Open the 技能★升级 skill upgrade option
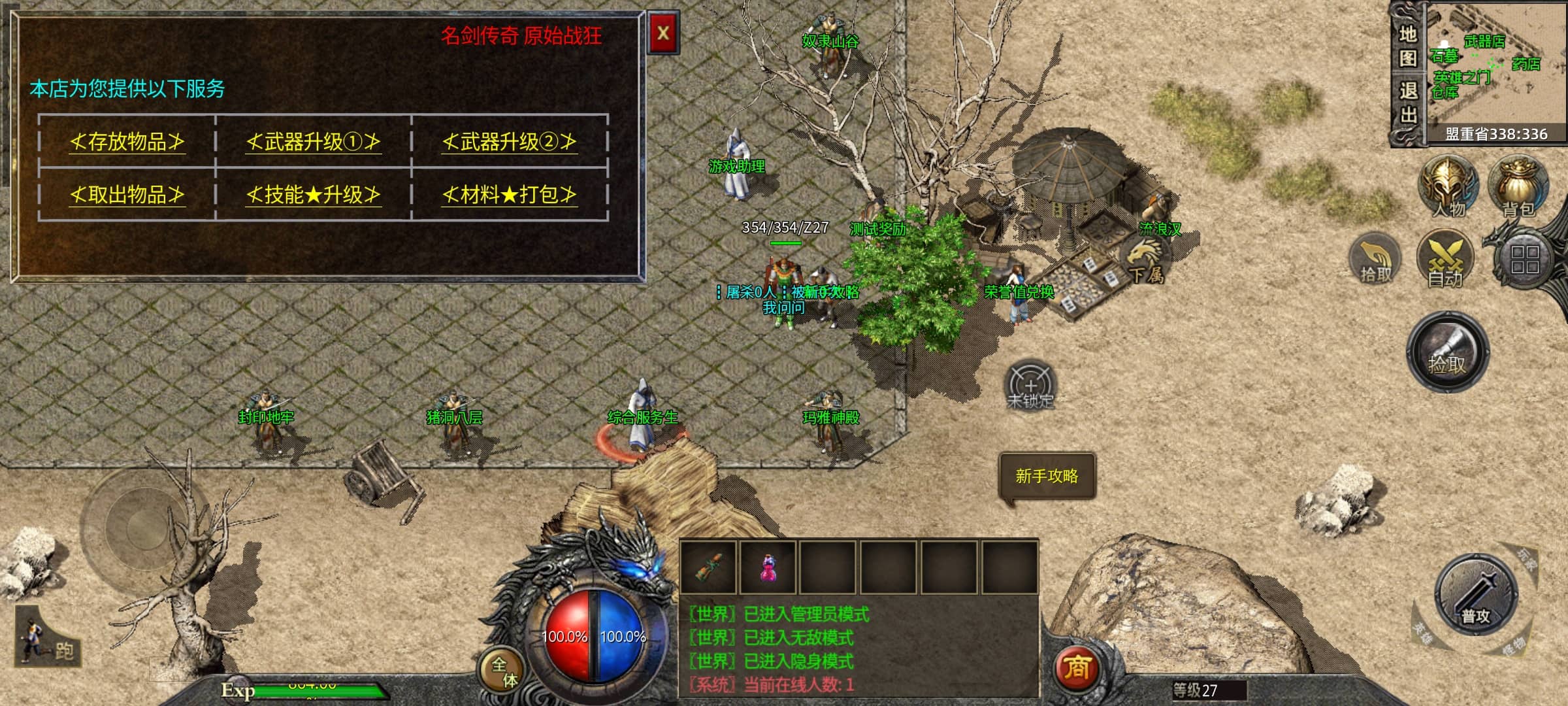 313,194
